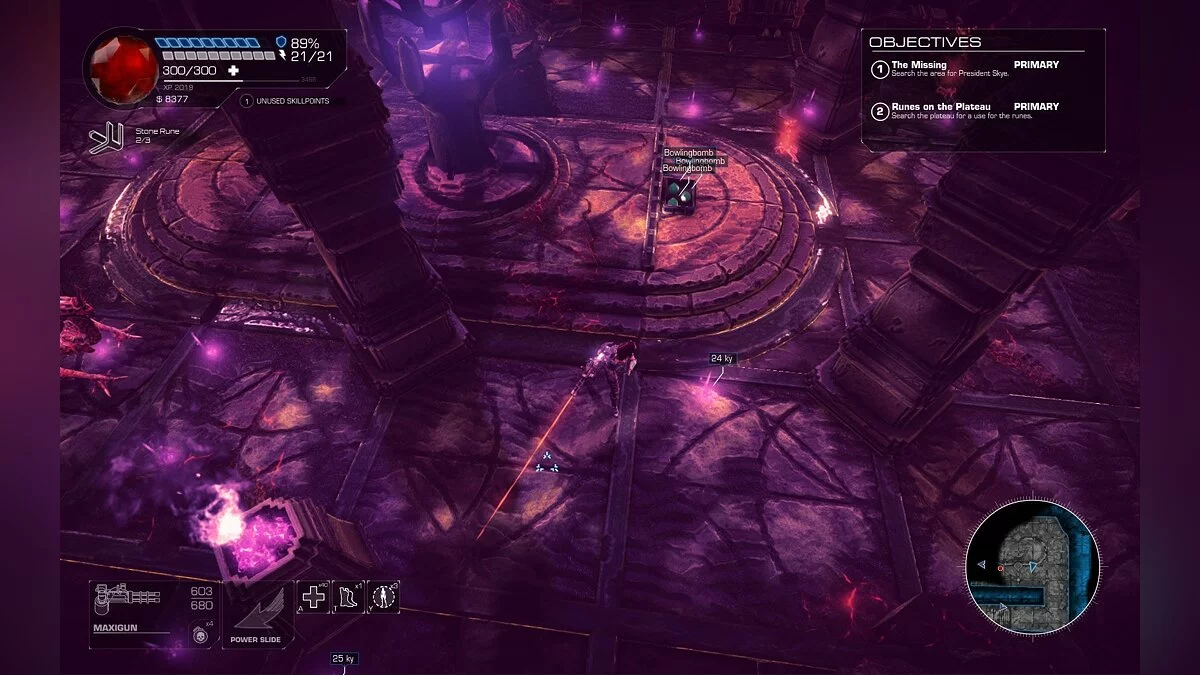Open the circular minimap
1200x675 pixels.
tap(1032, 566)
